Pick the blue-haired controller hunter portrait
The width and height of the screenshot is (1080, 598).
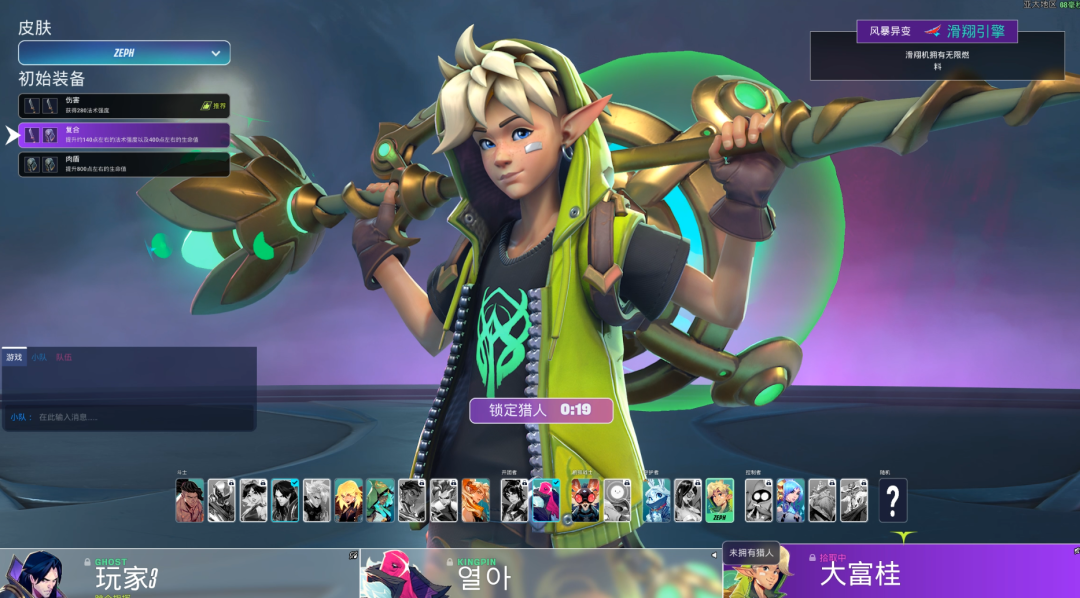coord(790,500)
